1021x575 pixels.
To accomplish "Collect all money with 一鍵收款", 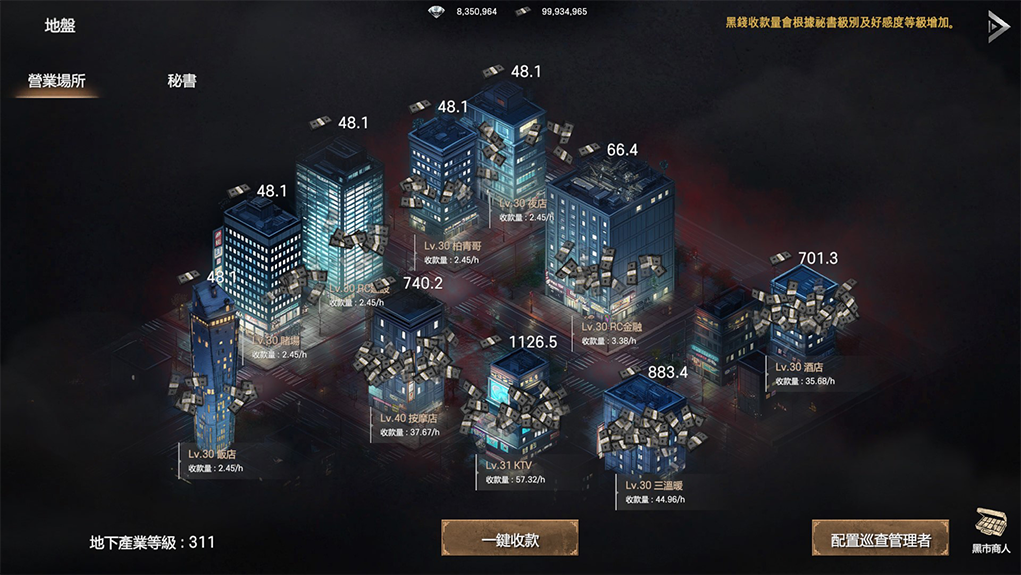I will pos(510,539).
